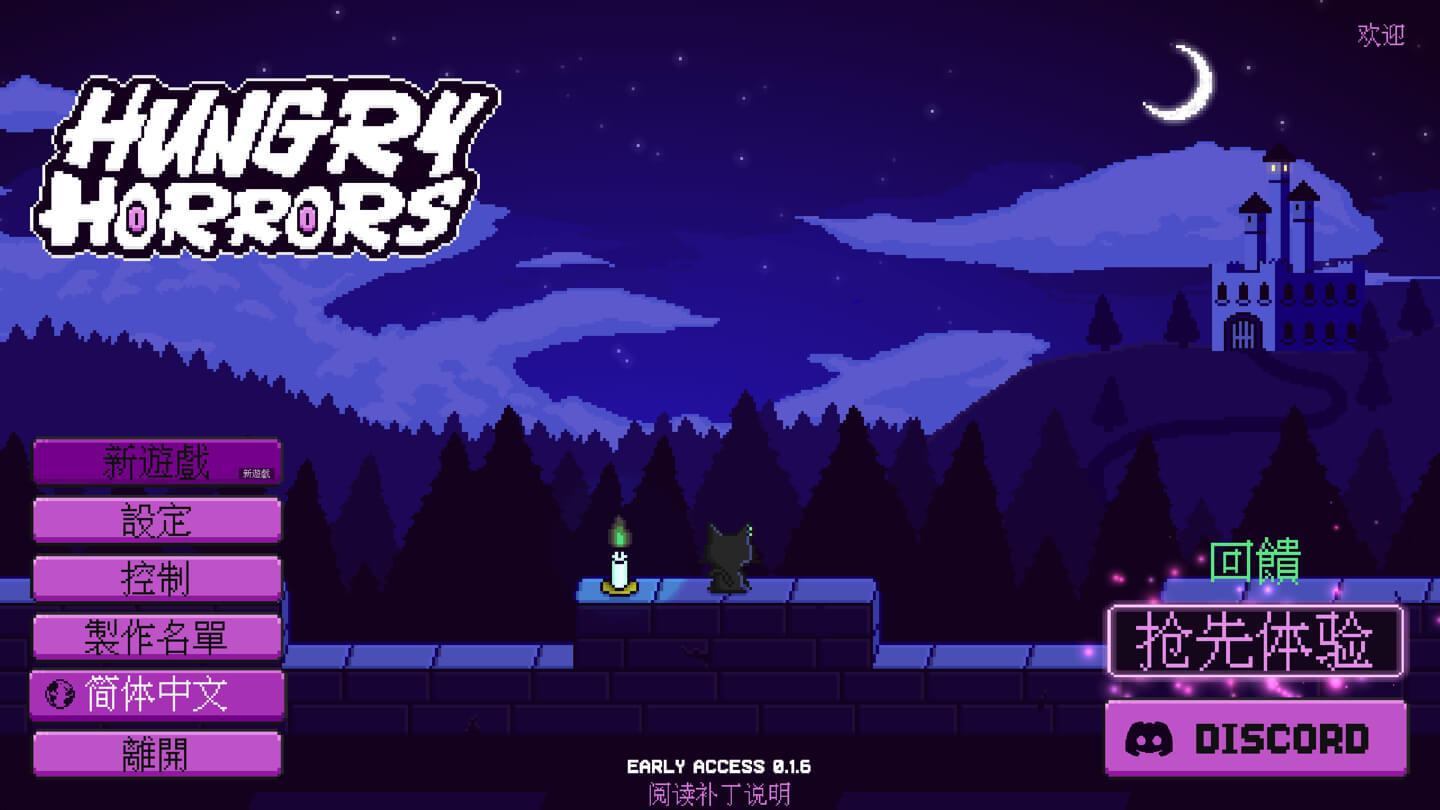Click the 抢先体验 early access banner

(1255, 640)
